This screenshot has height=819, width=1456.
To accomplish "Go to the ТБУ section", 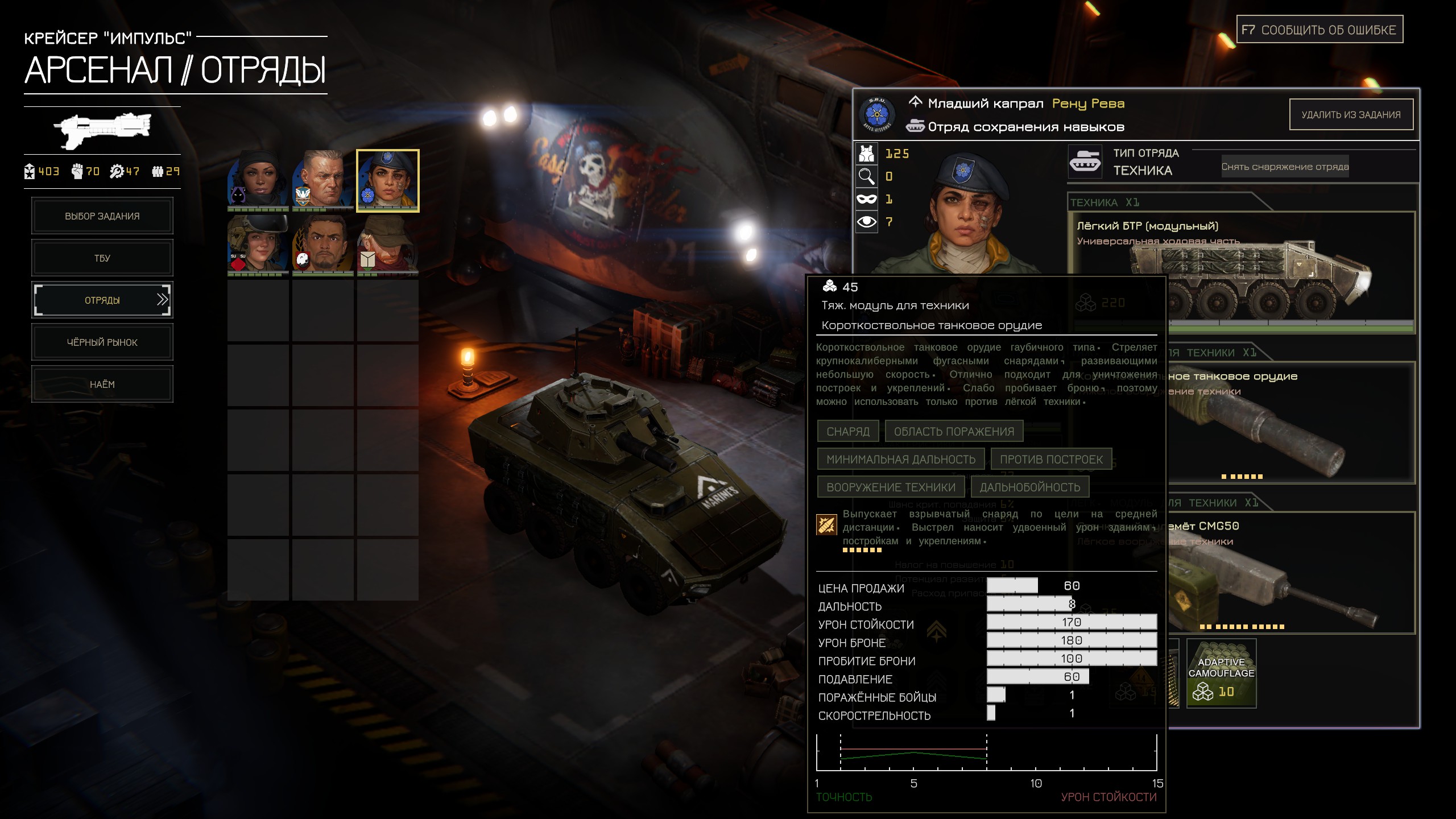I will coord(102,258).
